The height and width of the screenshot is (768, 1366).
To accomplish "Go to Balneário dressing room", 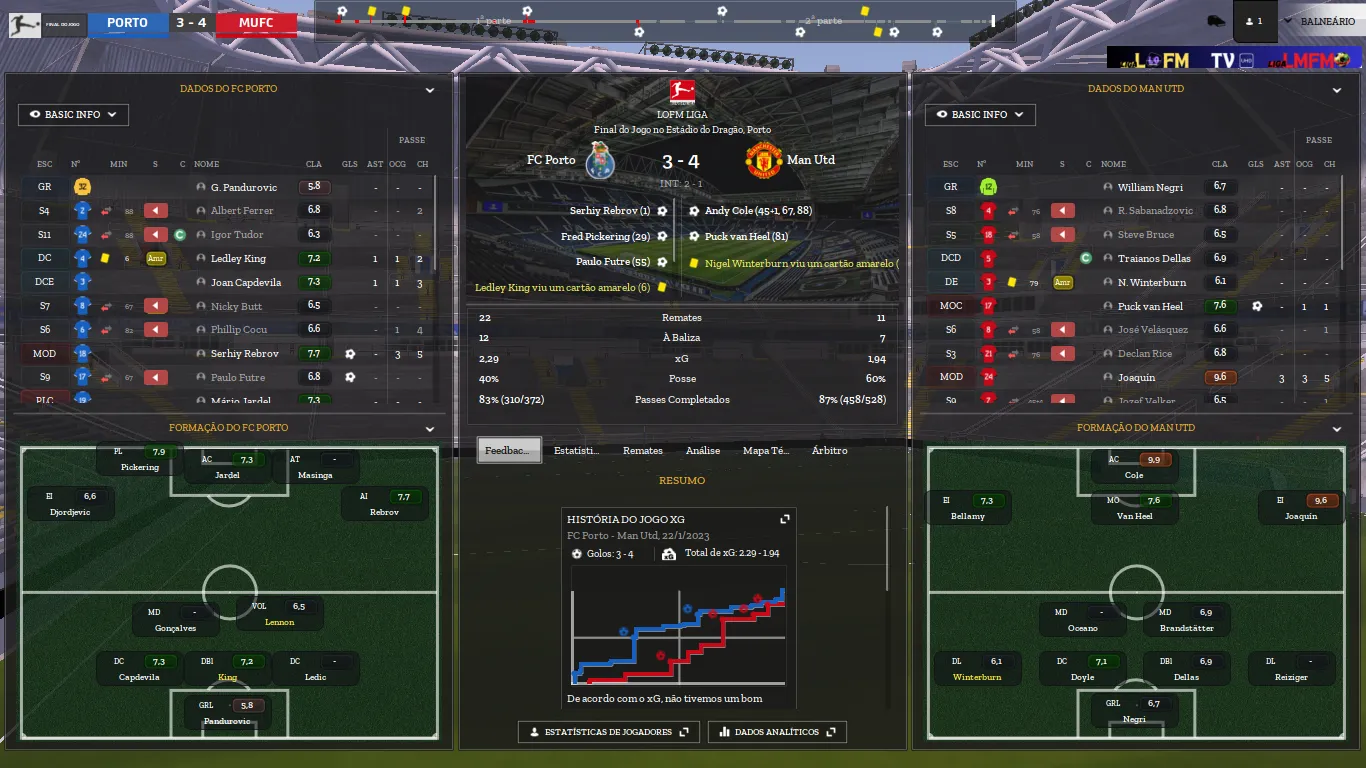I will point(1327,21).
